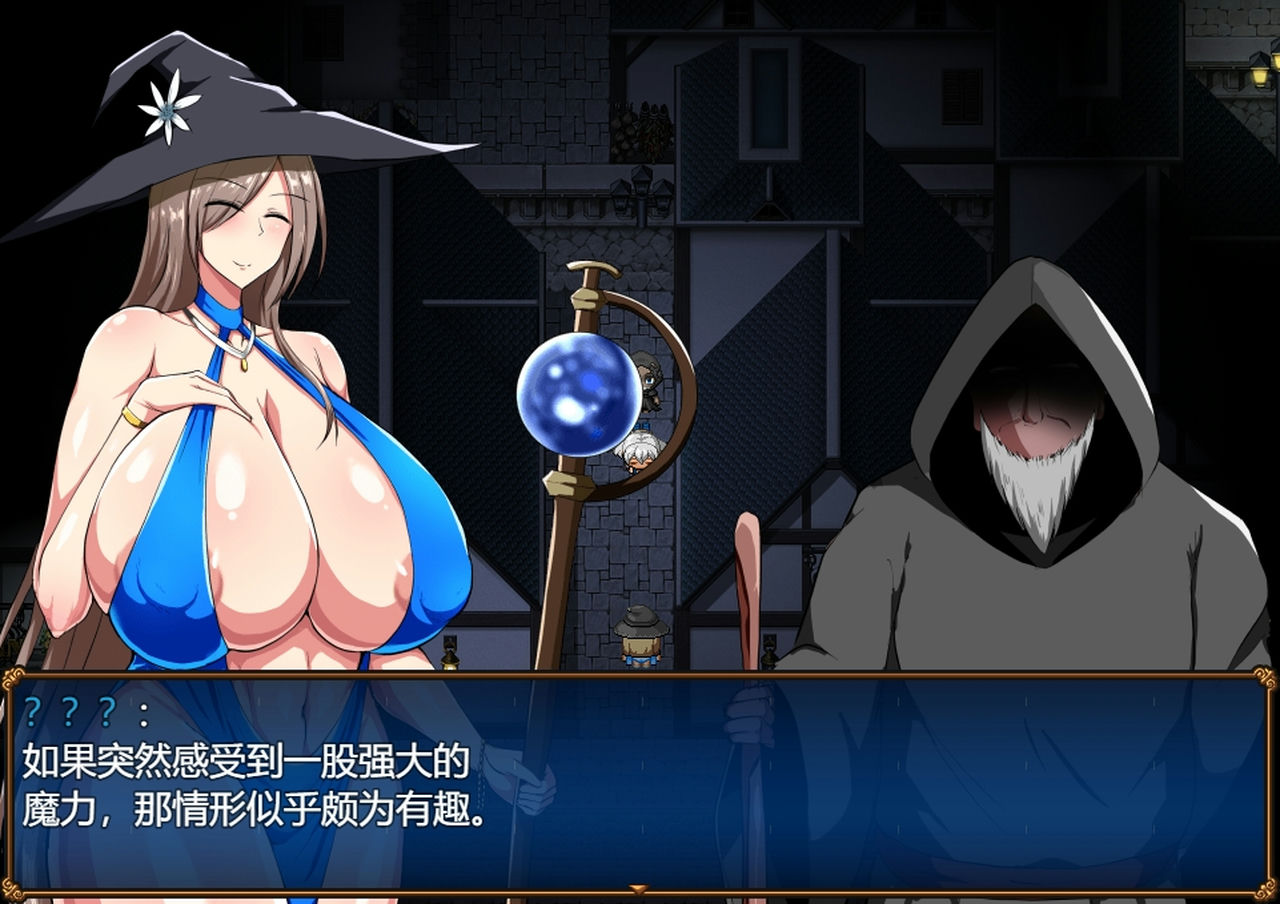
Task: Click the hooded NPC sprite near the orb
Action: [x=648, y=382]
